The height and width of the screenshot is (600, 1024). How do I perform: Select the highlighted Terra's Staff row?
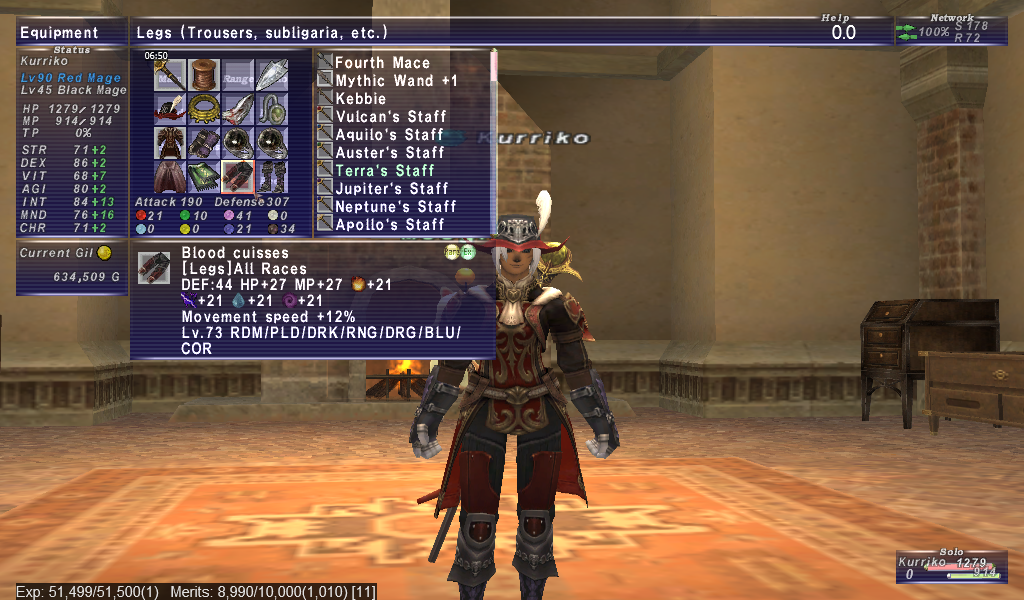[x=385, y=171]
